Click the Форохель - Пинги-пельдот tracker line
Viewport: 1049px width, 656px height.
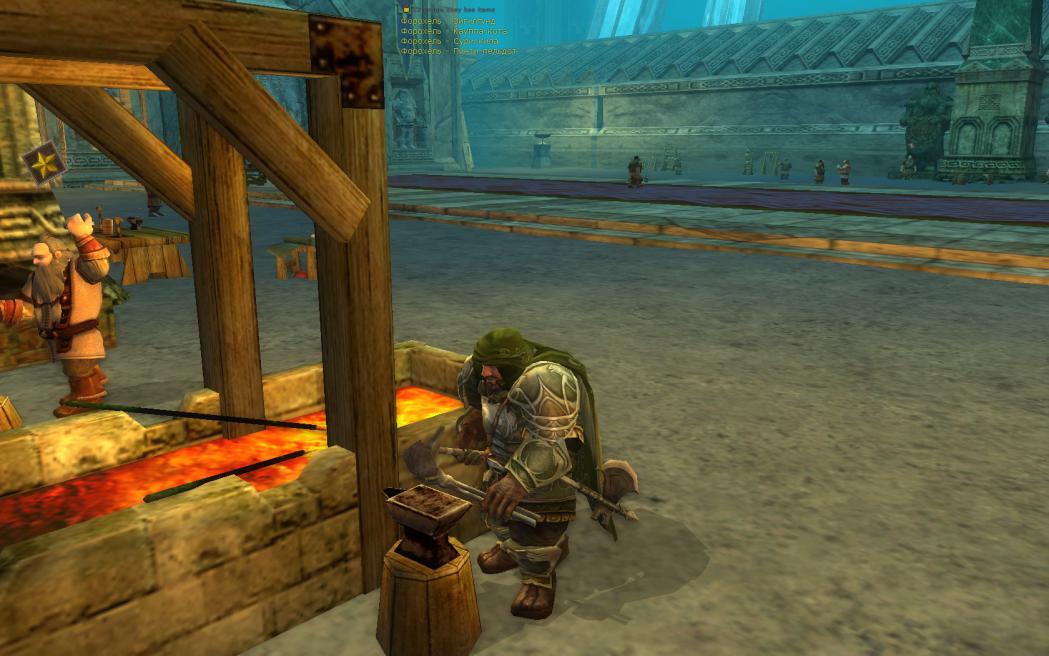[458, 51]
